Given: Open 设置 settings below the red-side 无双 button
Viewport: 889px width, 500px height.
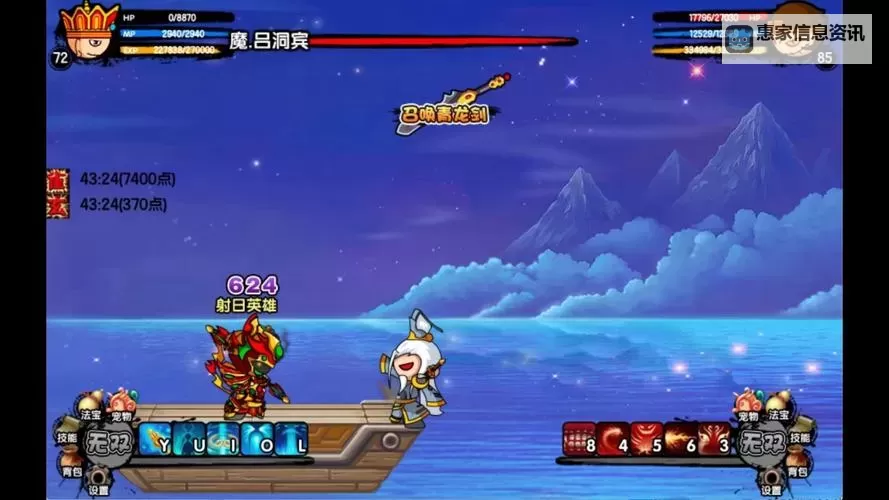Looking at the screenshot, I should (x=770, y=483).
